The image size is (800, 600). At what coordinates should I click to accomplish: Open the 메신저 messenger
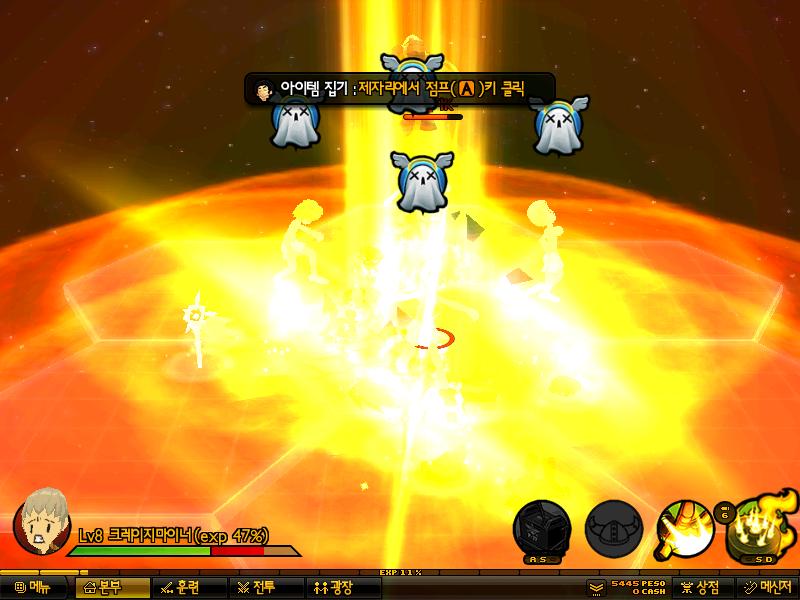767,587
